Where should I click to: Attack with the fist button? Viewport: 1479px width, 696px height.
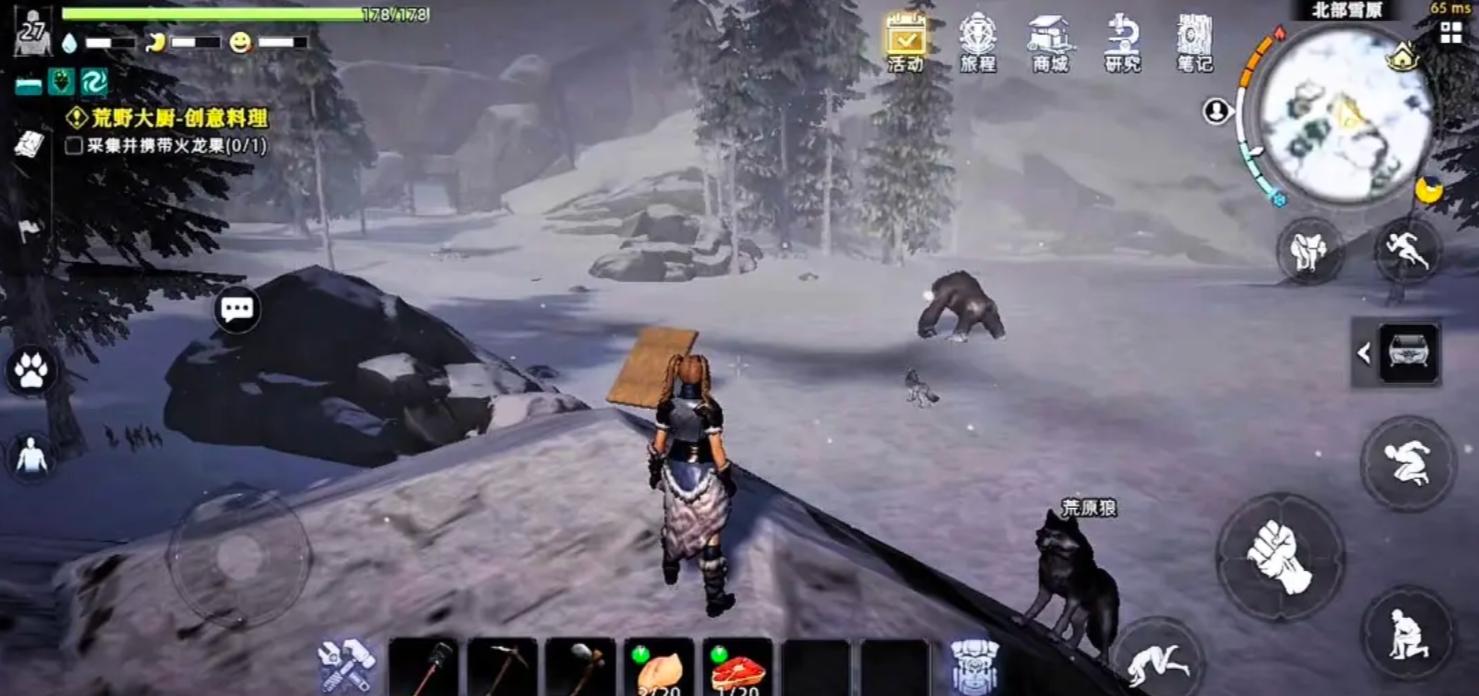1279,556
